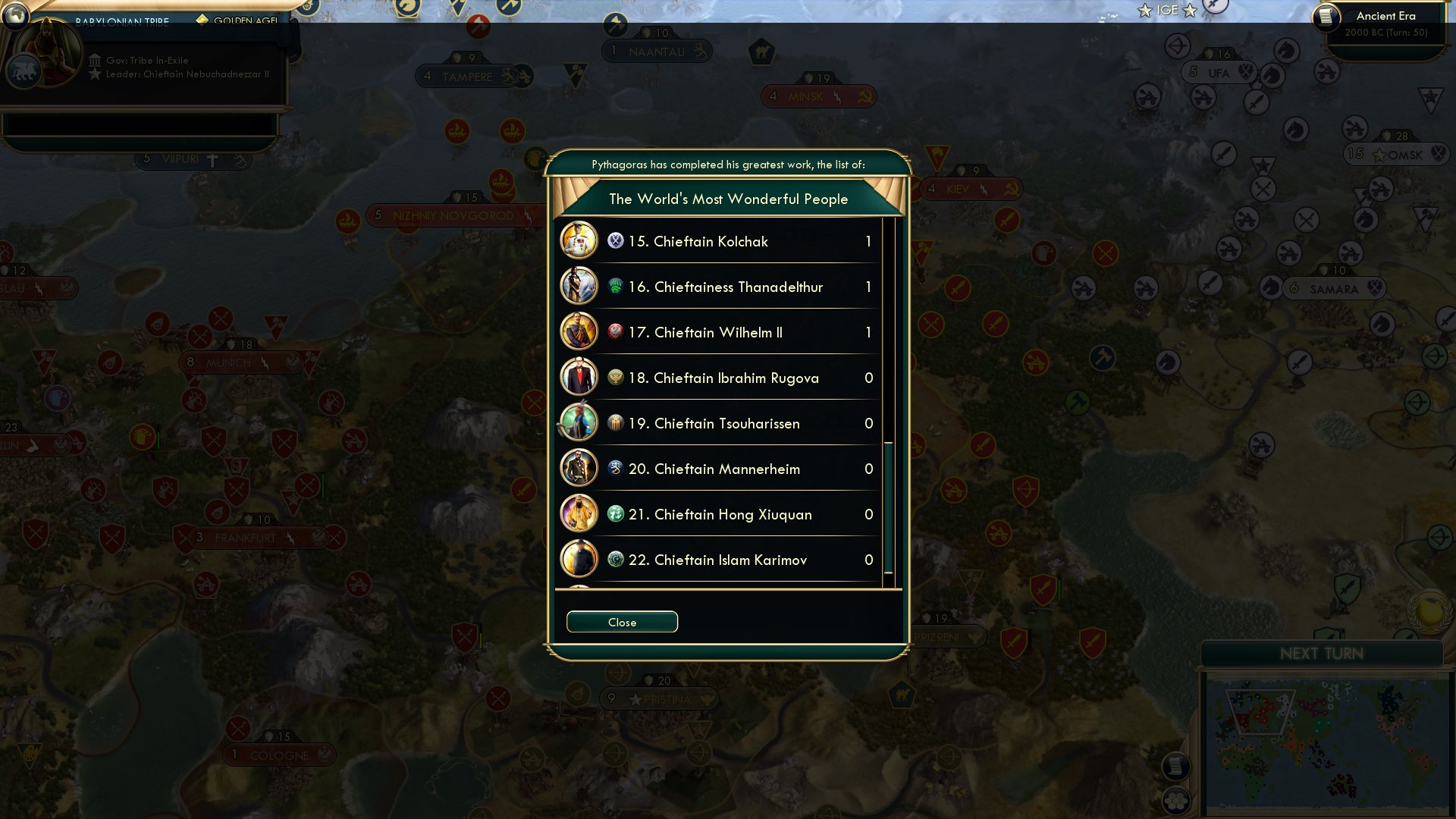This screenshot has width=1456, height=819.
Task: Click the icon beside Chieftain Islam Karimov
Action: [614, 560]
